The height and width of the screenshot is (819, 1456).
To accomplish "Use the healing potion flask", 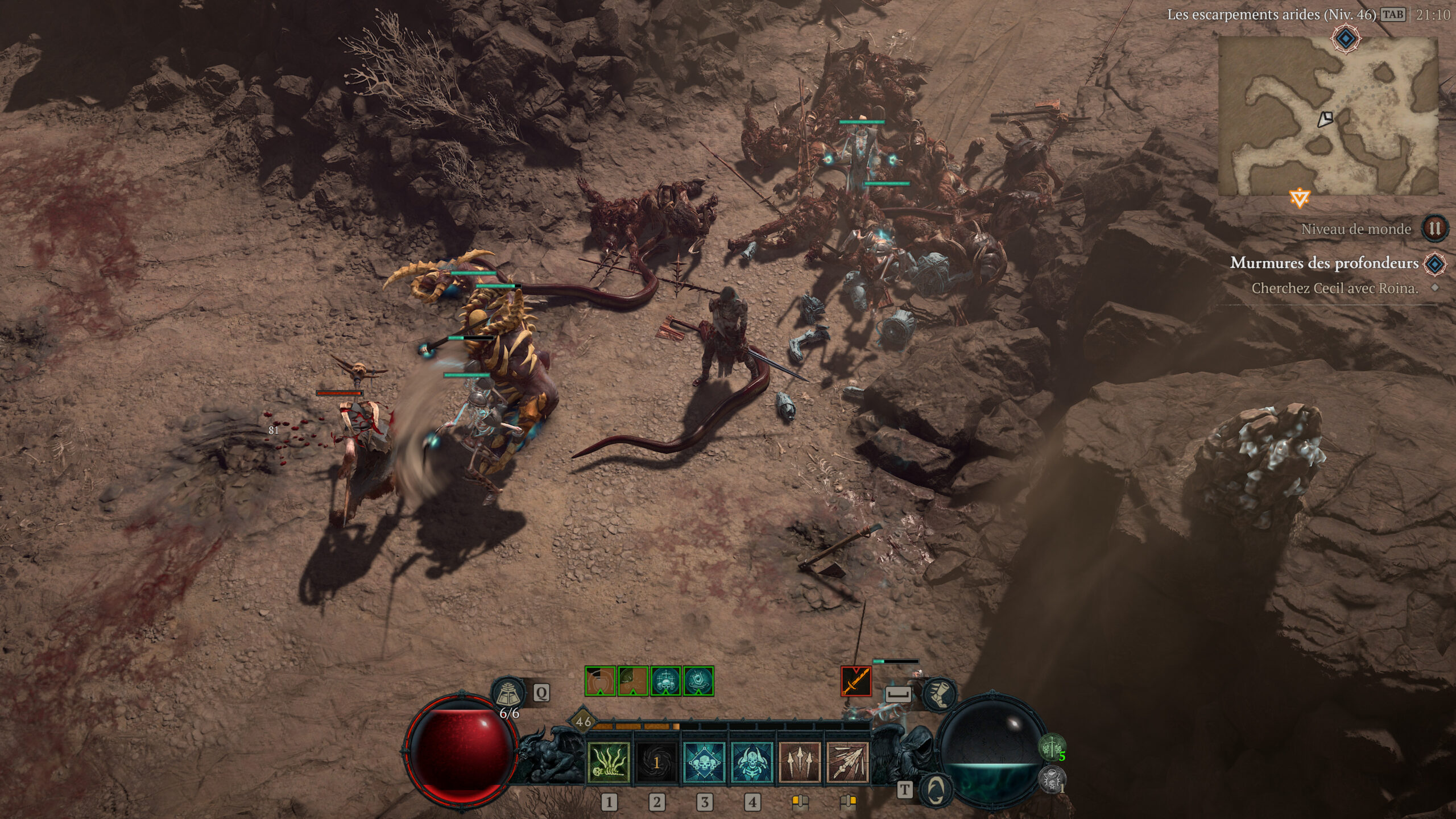I will 508,692.
